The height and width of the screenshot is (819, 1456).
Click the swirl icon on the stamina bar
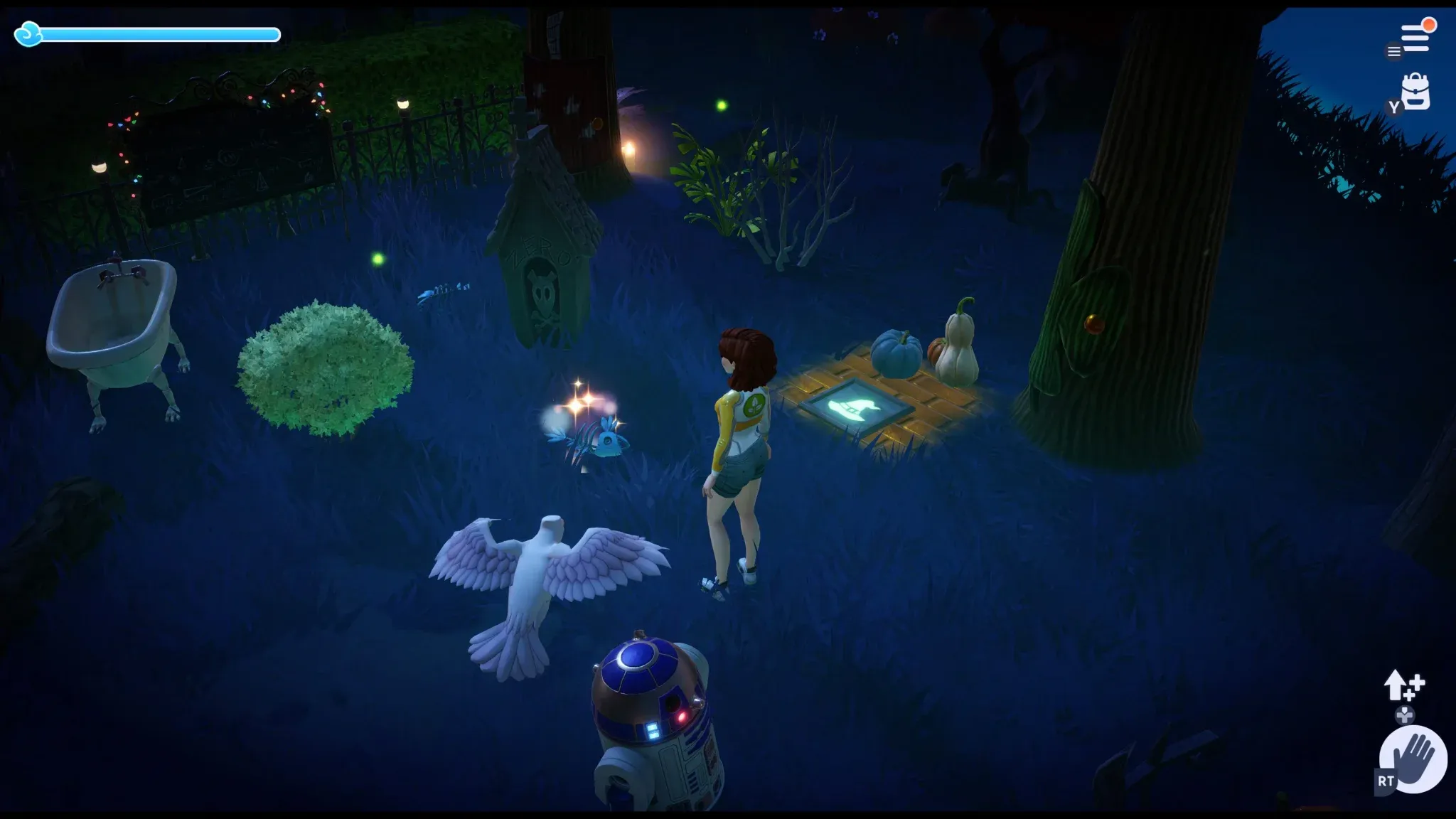click(30, 33)
